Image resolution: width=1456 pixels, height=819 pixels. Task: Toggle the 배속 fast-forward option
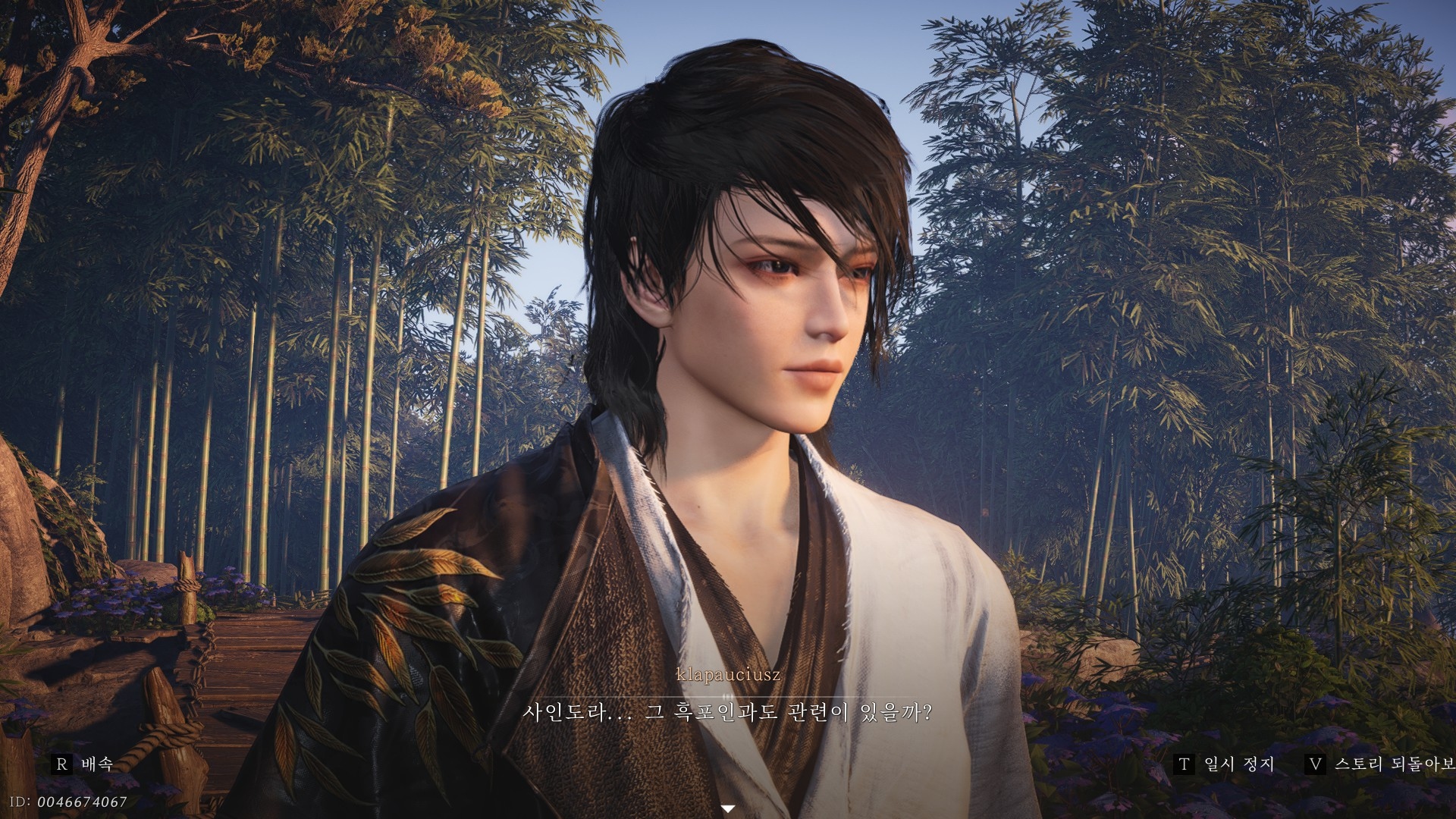(x=83, y=764)
